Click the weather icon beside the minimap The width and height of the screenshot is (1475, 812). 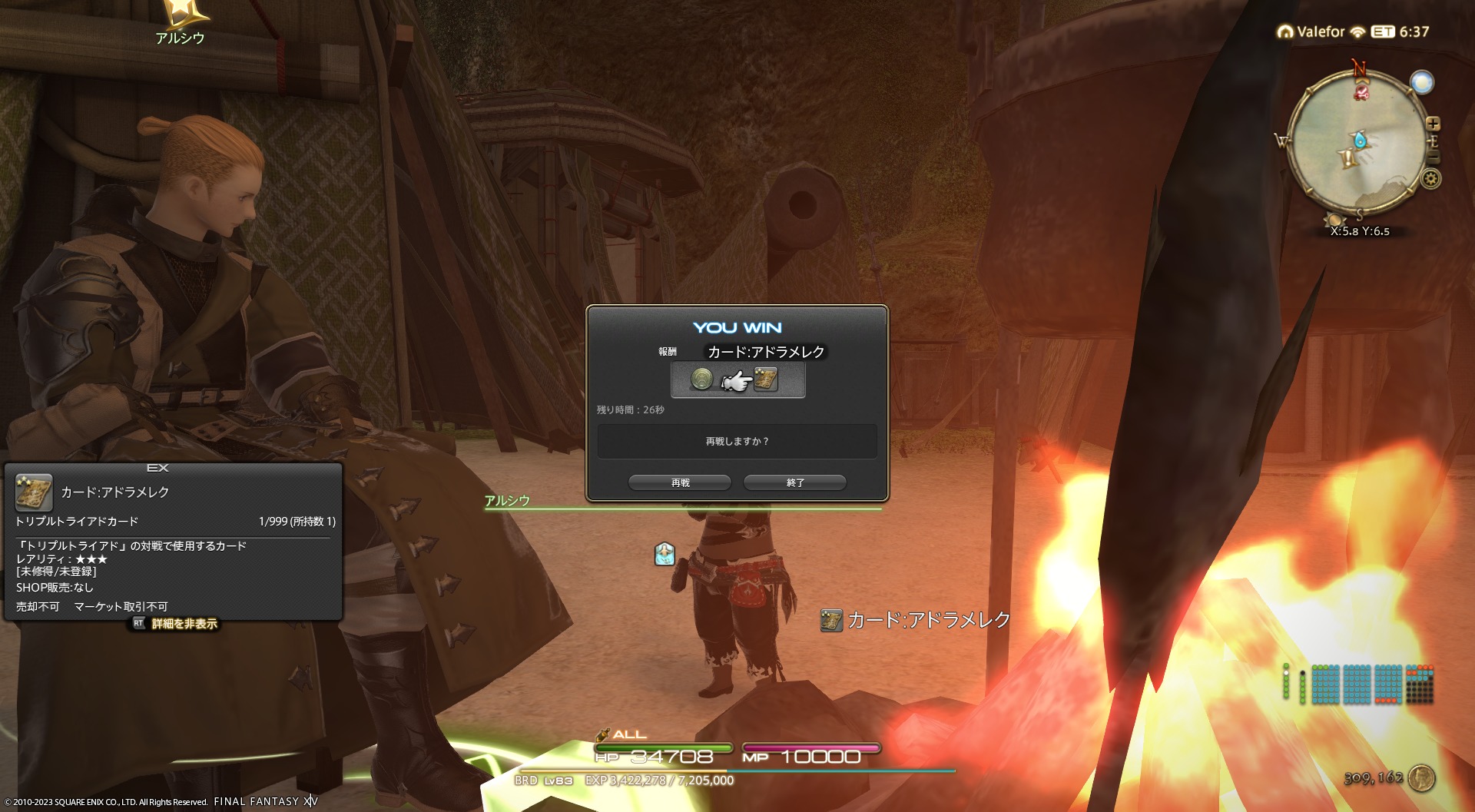[x=1422, y=82]
